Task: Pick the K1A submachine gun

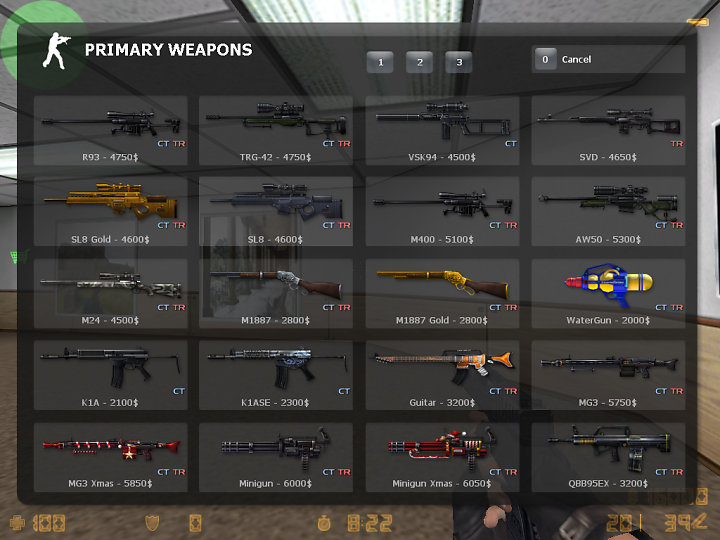Action: click(111, 376)
